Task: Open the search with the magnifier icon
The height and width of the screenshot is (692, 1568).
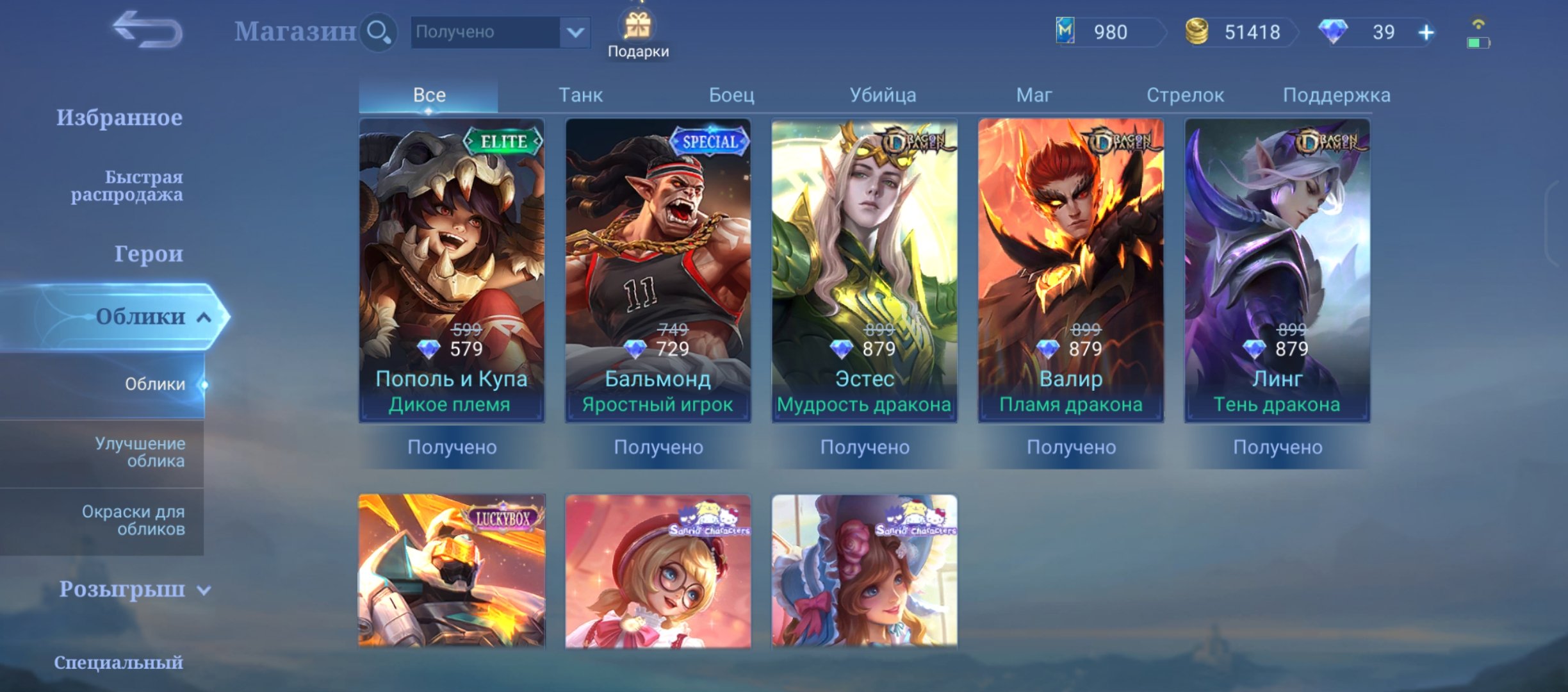Action: [378, 31]
